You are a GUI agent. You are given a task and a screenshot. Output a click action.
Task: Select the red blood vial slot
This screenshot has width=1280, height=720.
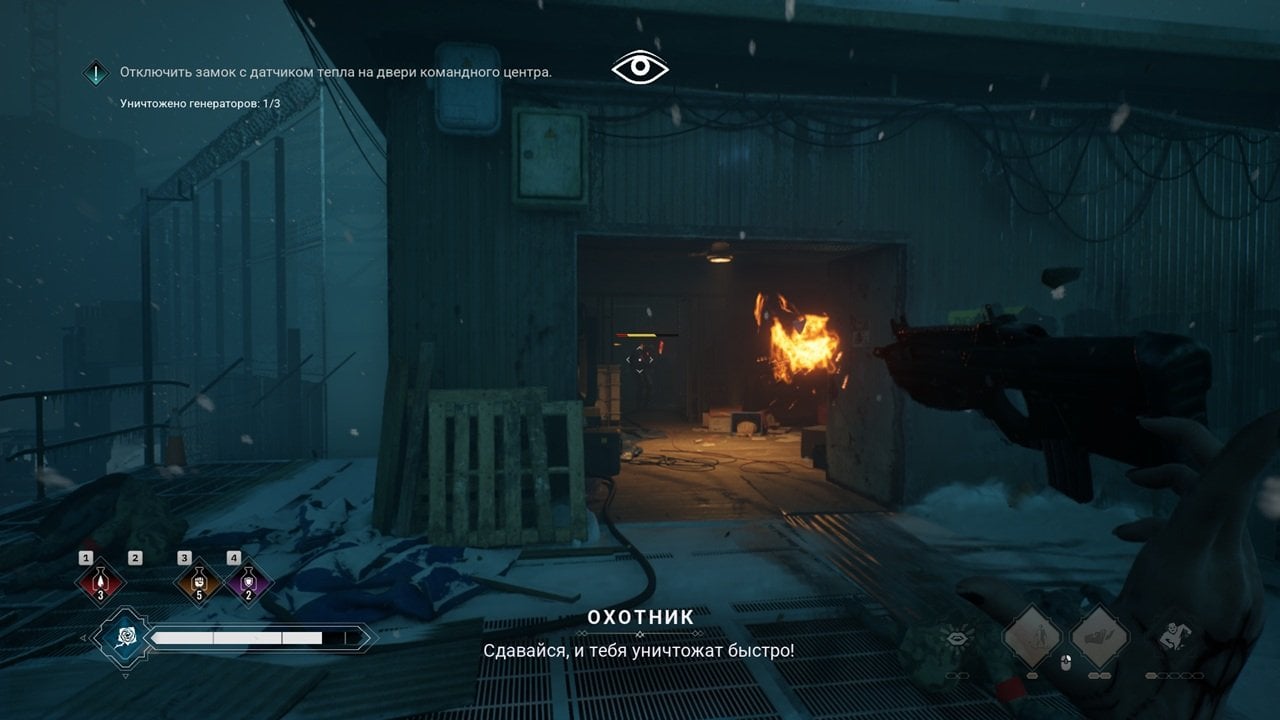[101, 583]
